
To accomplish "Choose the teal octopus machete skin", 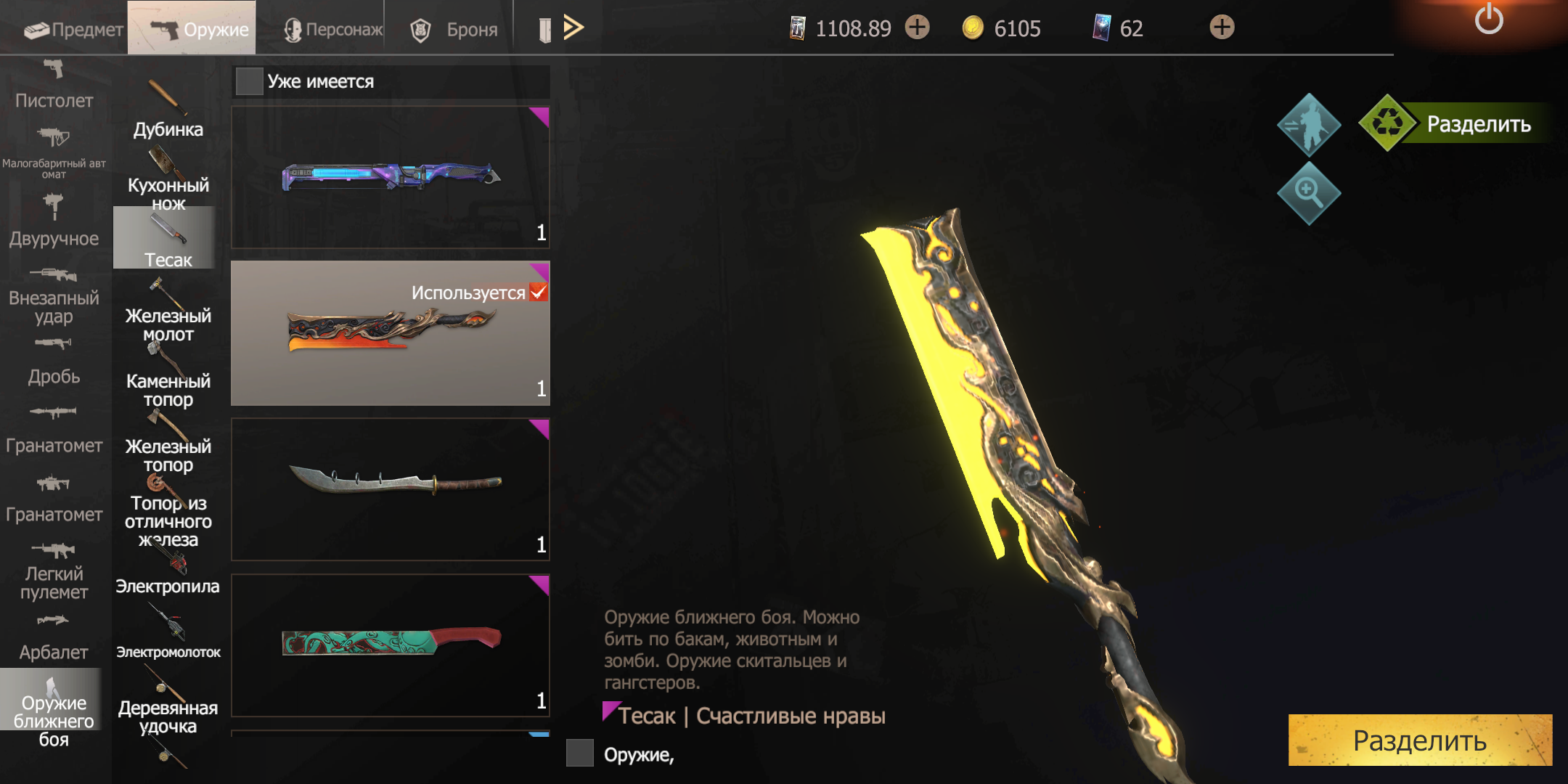I will click(x=391, y=645).
